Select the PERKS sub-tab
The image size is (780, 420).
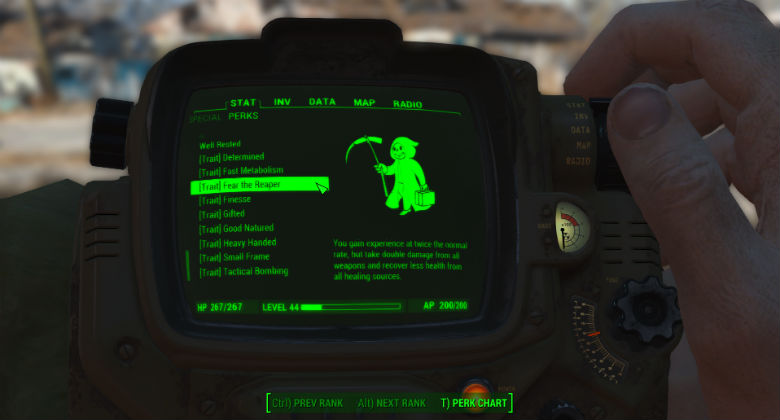(x=243, y=116)
